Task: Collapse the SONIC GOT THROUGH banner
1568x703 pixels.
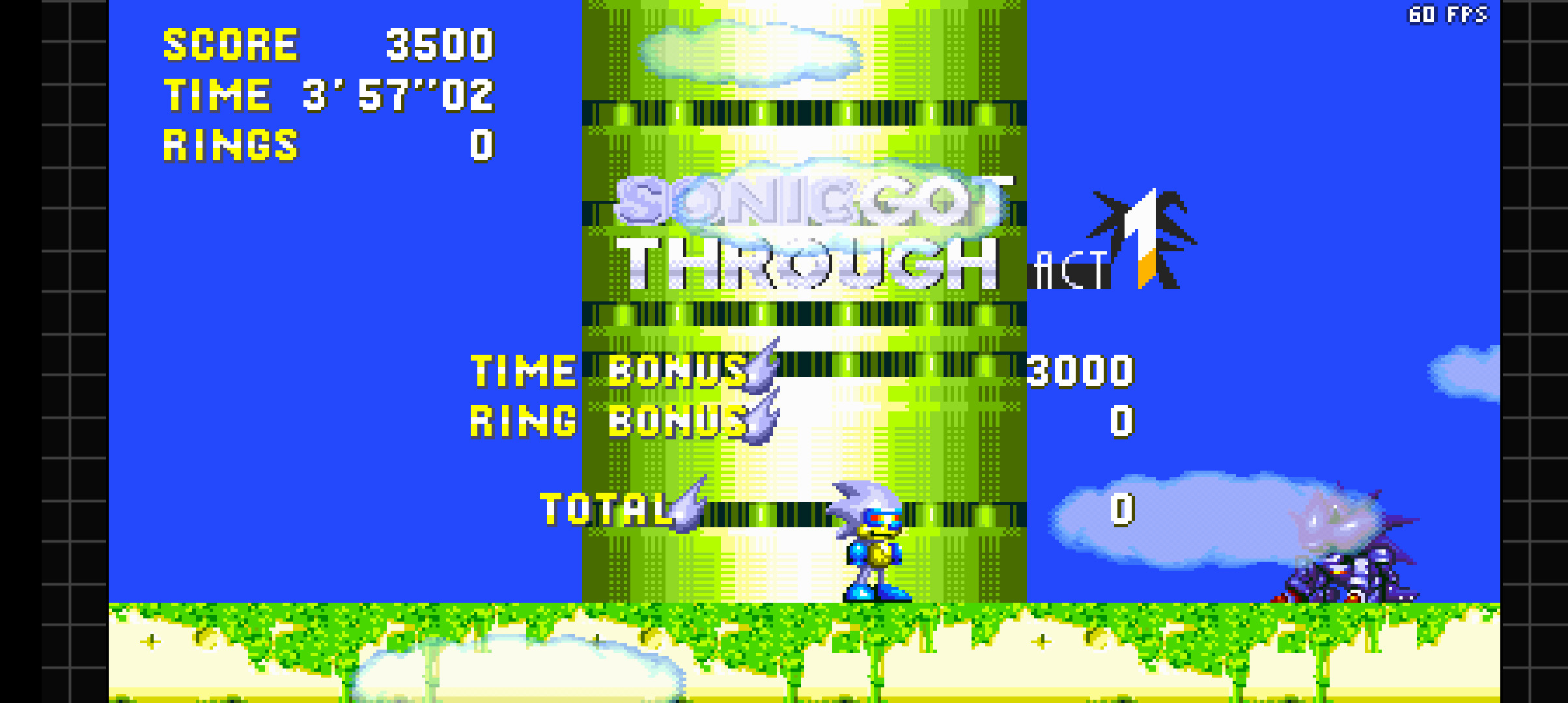Action: [814, 231]
